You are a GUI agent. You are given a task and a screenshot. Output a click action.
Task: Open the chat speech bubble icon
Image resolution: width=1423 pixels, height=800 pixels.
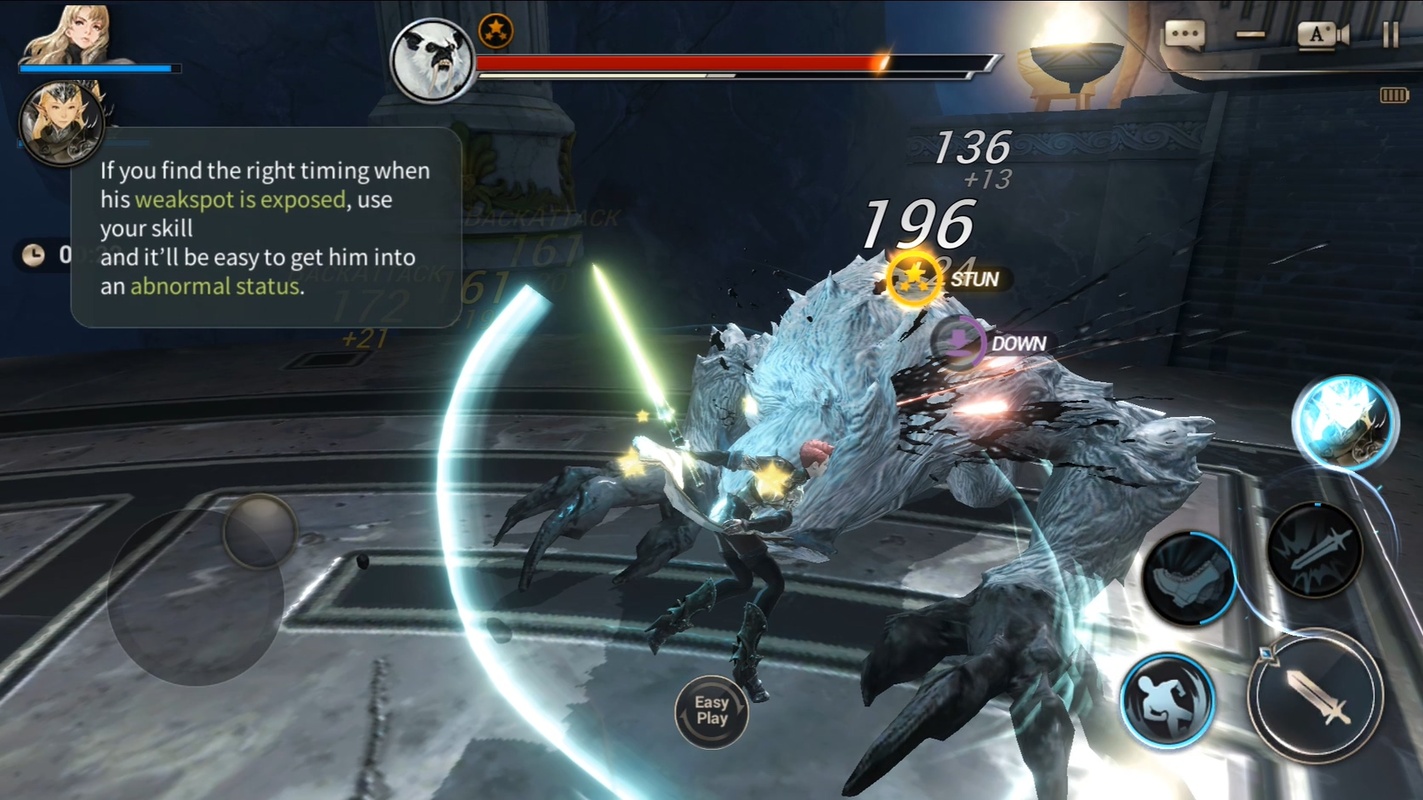[x=1185, y=35]
